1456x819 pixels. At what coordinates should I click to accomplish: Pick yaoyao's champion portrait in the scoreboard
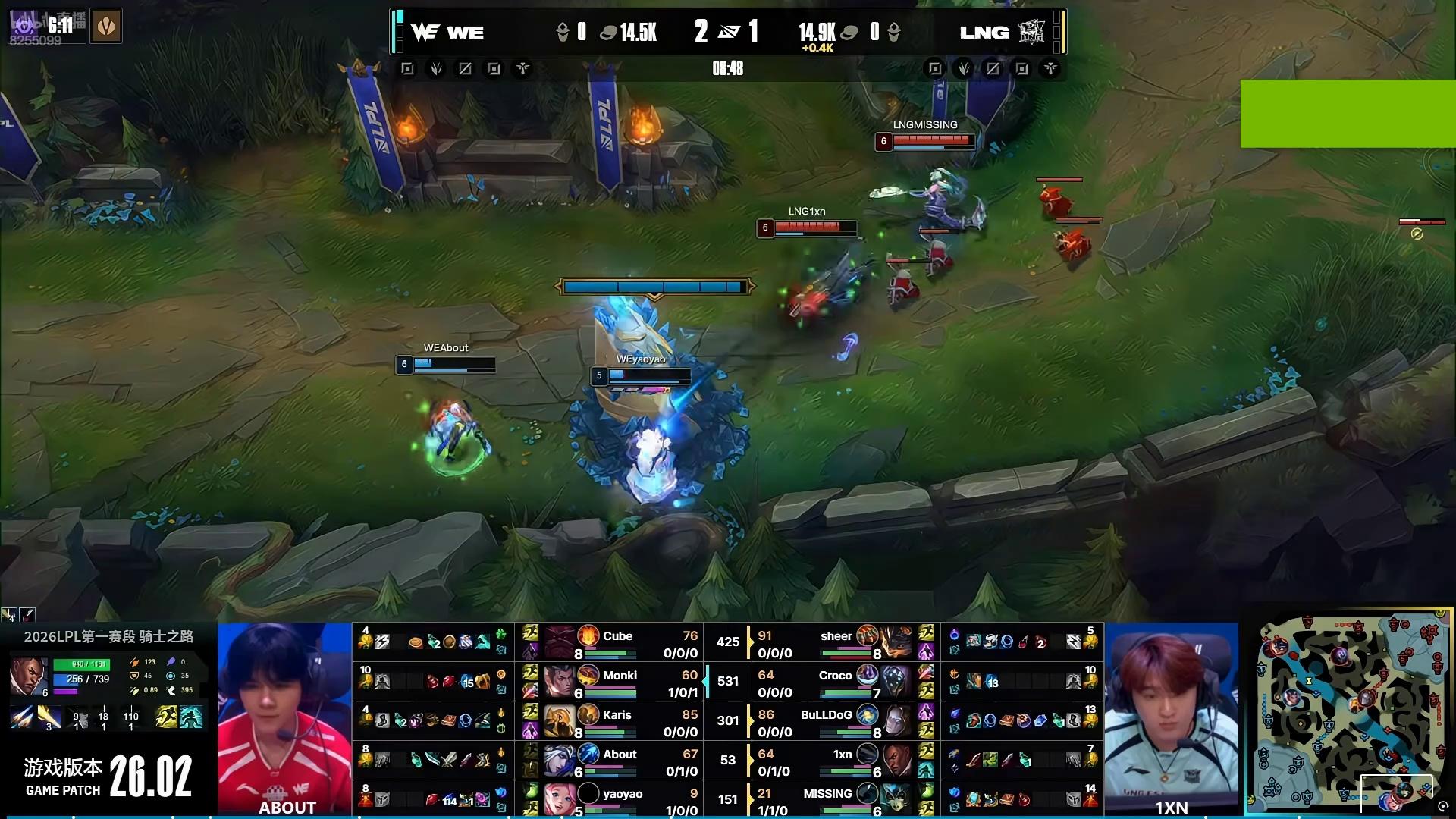[x=560, y=799]
